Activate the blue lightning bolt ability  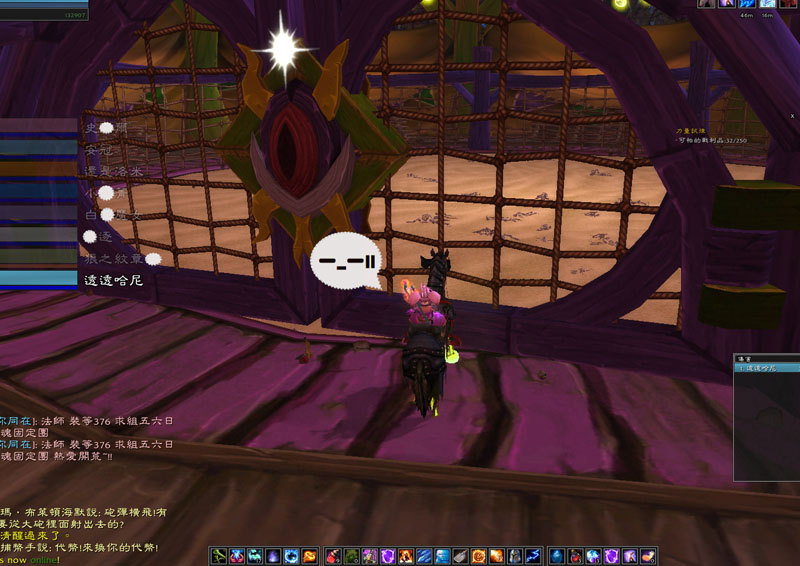(x=535, y=556)
